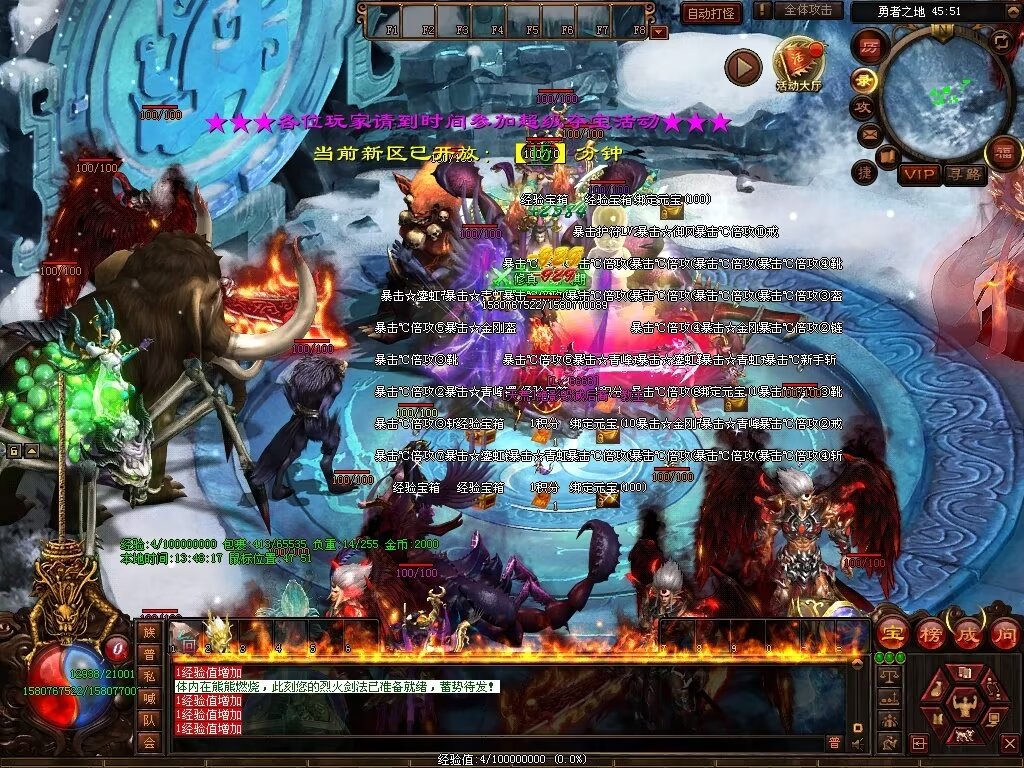Activate the 寻路 pathfinding button
Viewport: 1024px width, 768px height.
click(x=966, y=175)
